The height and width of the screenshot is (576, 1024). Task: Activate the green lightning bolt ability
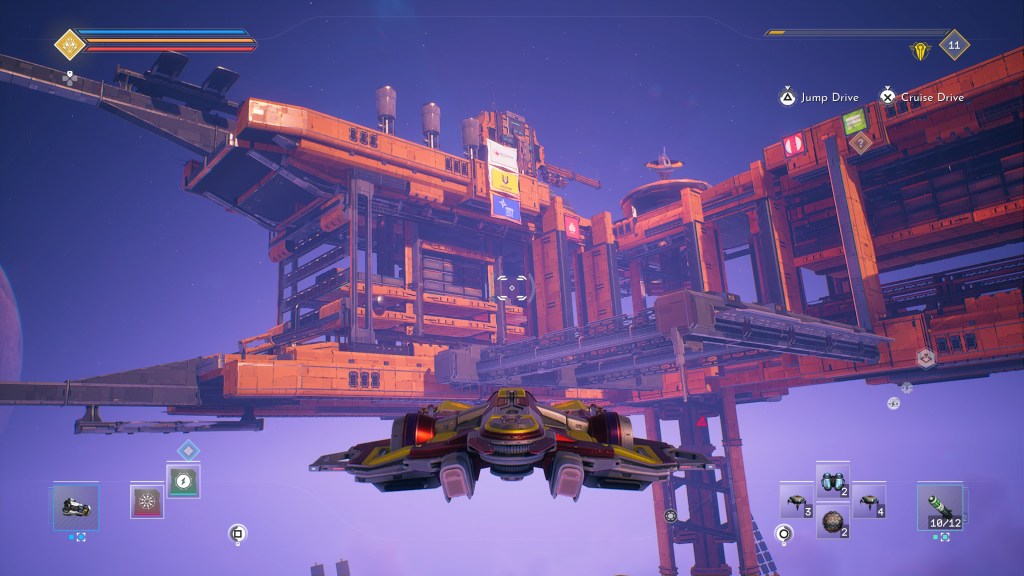coord(183,482)
